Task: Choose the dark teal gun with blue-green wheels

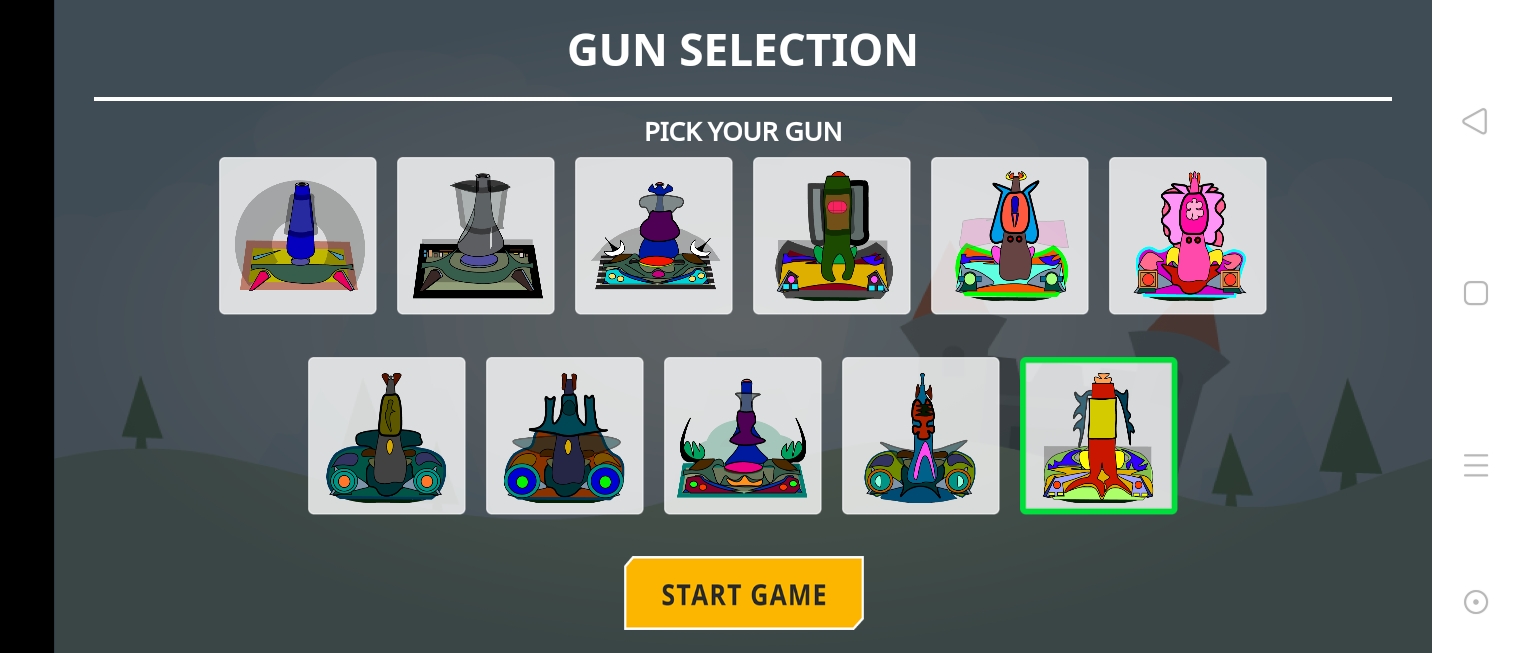Action: [x=565, y=436]
